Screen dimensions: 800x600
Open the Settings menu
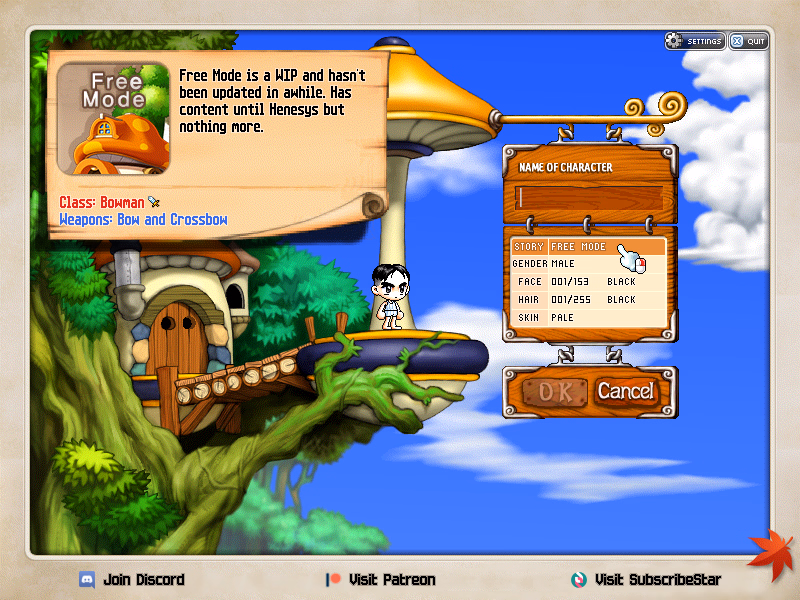(x=695, y=41)
